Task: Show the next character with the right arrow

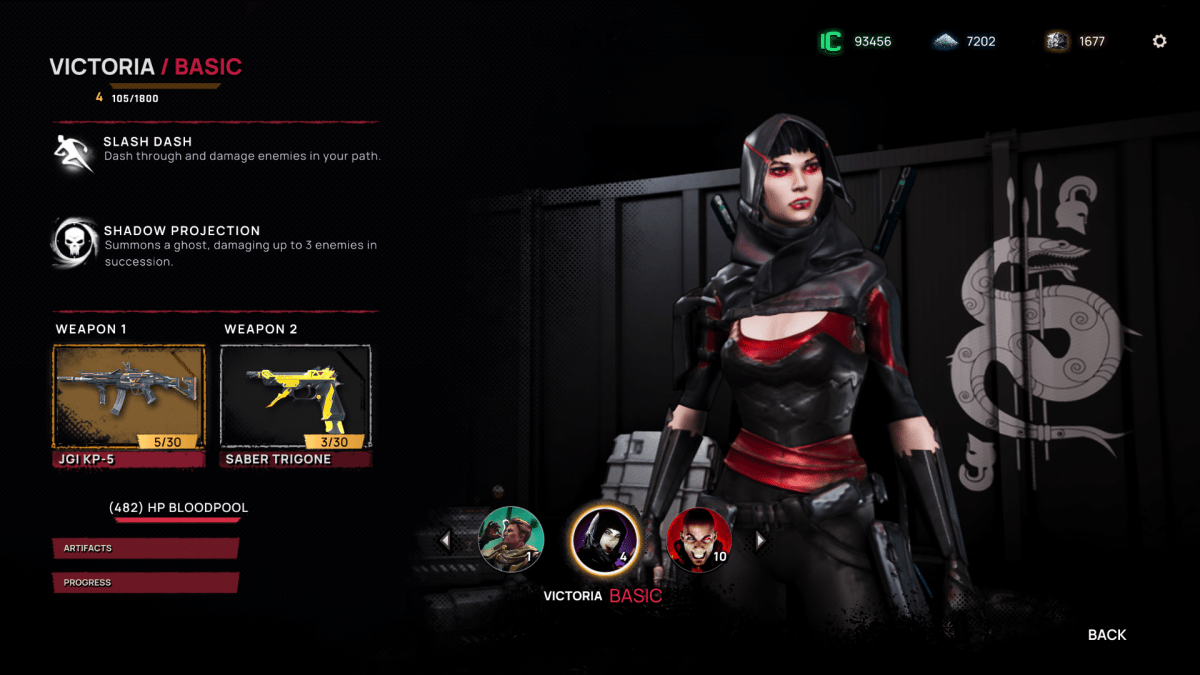Action: point(760,540)
